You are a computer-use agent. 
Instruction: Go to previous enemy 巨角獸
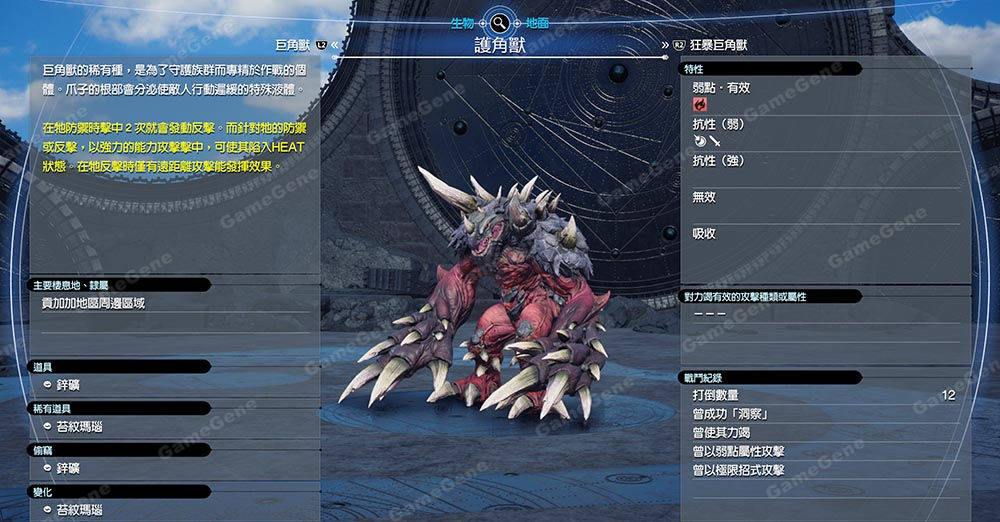[x=295, y=45]
